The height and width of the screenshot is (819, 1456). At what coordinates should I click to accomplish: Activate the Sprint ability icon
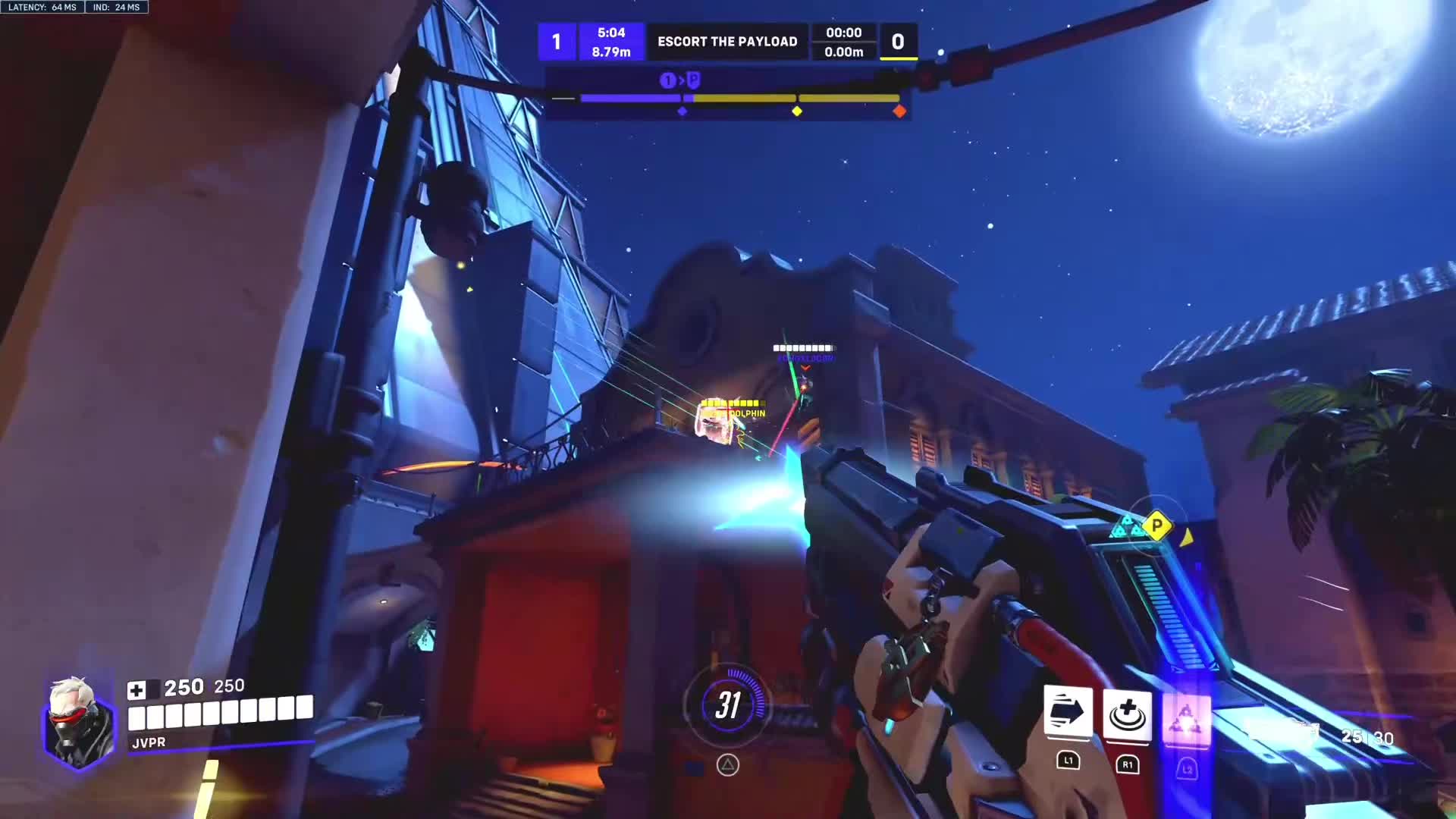click(x=1068, y=713)
